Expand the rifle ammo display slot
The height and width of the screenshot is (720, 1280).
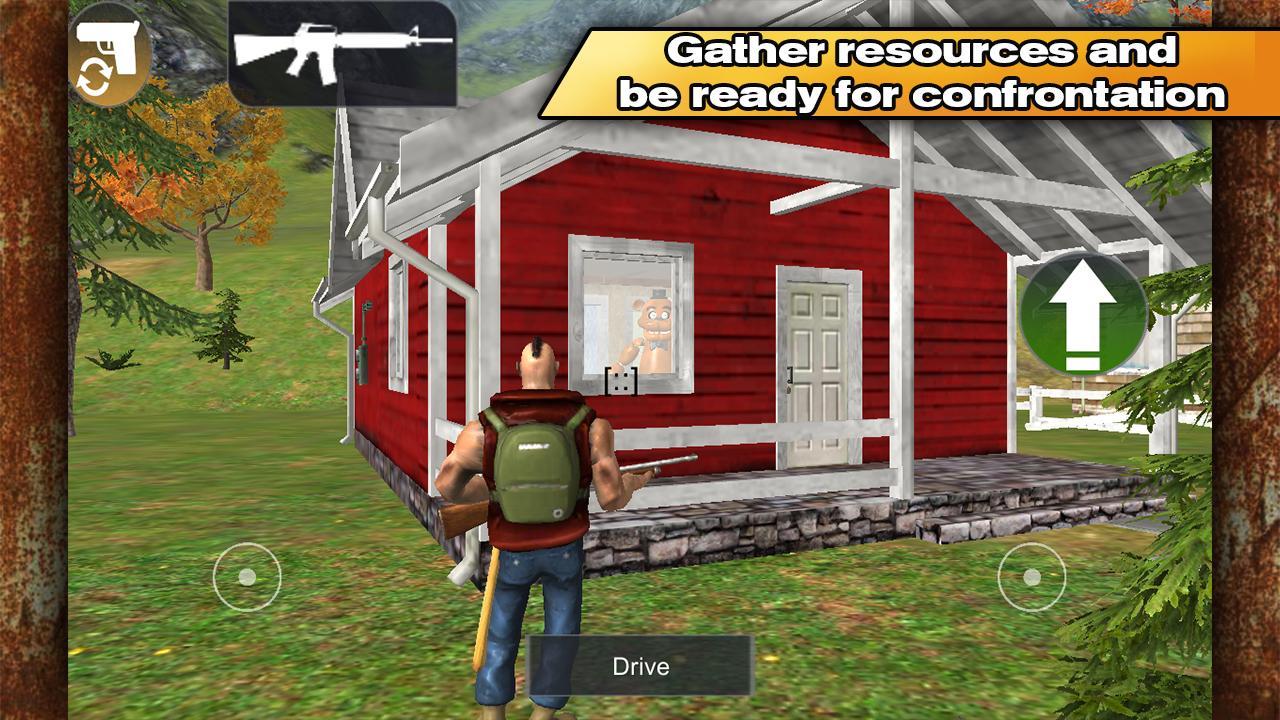click(x=340, y=50)
